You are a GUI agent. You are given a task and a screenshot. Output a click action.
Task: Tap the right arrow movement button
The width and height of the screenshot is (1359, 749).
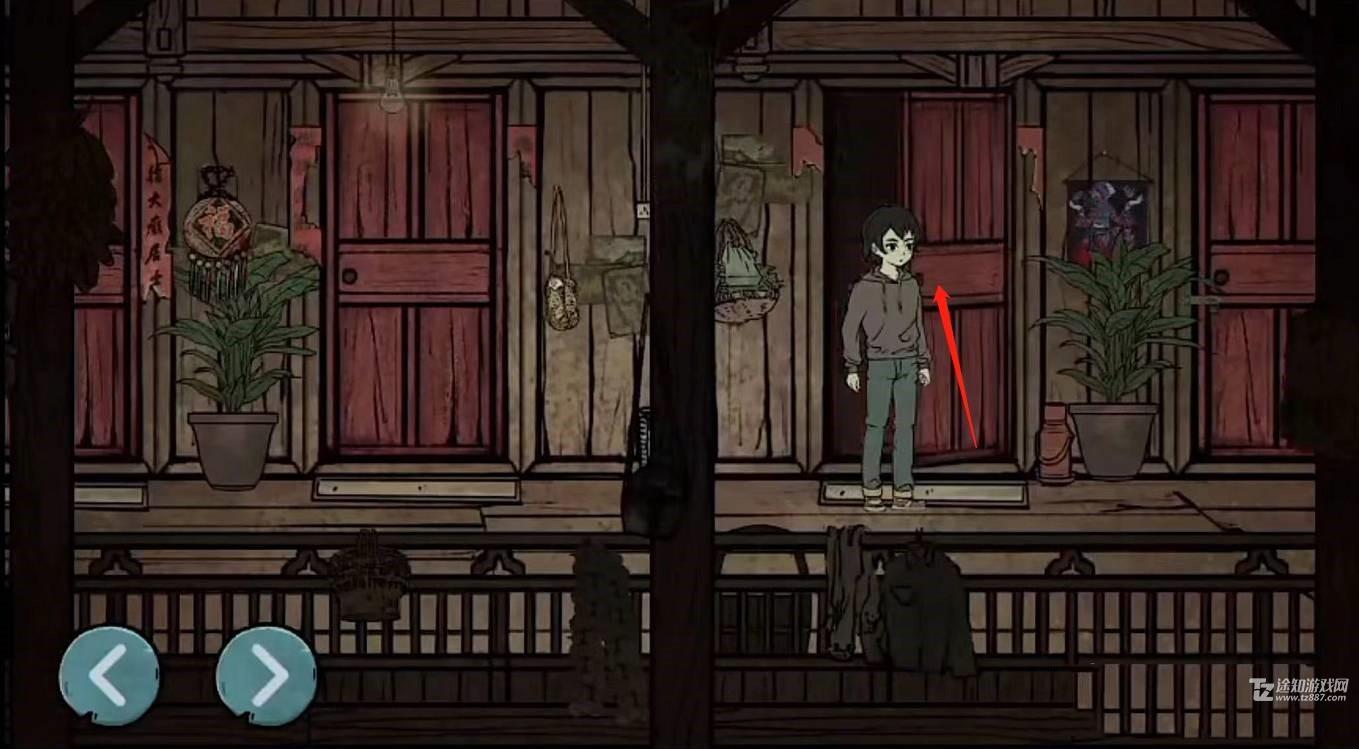pyautogui.click(x=266, y=675)
